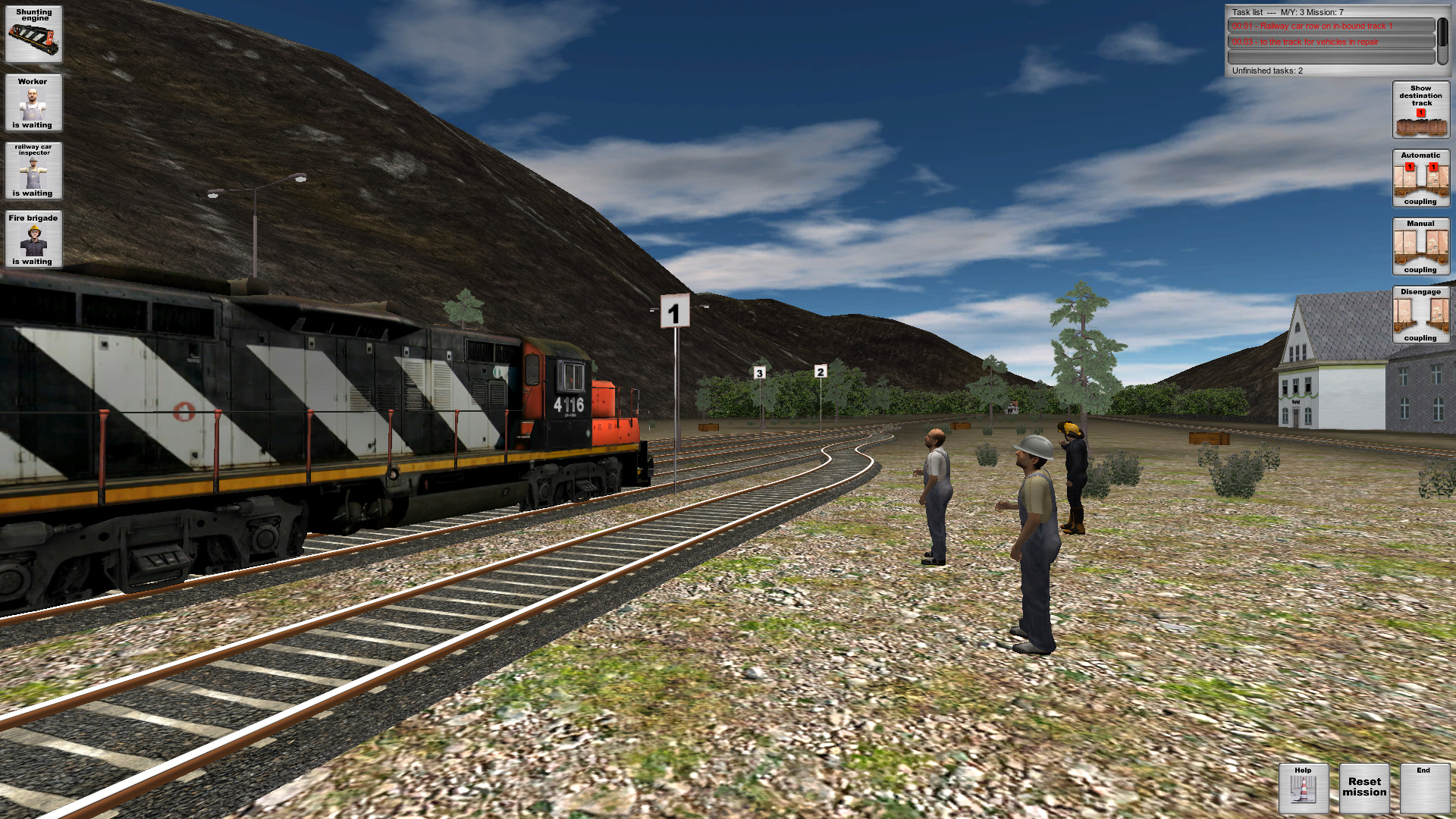Choose Disengage coupling

pyautogui.click(x=1420, y=314)
